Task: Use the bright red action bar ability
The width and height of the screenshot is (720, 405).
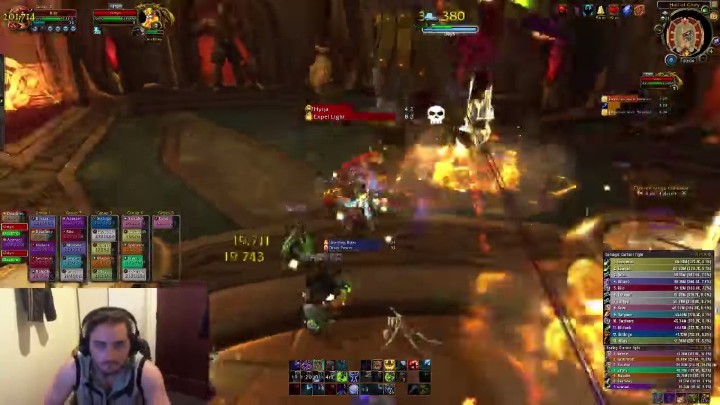Action: (413, 365)
